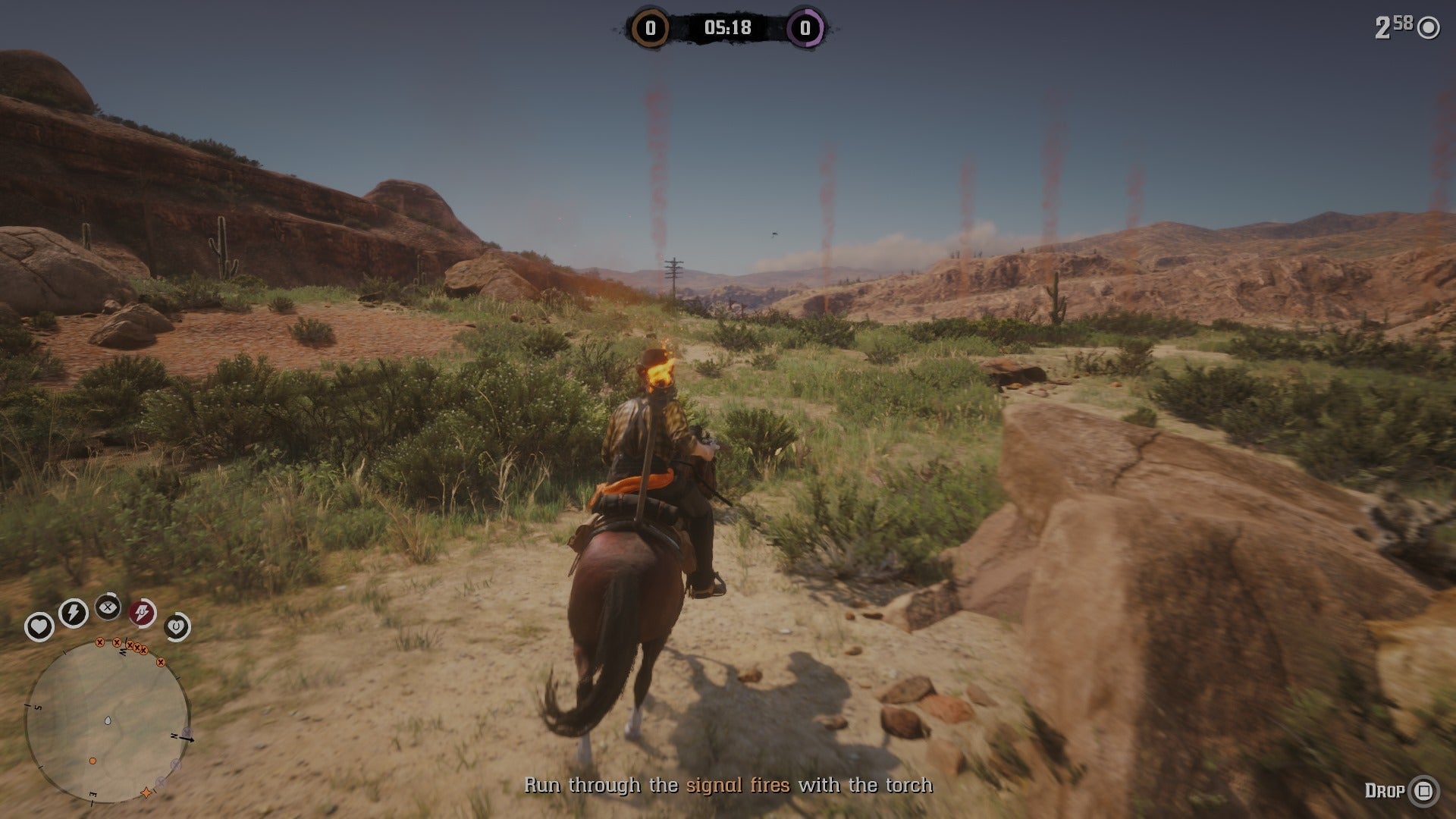Screen dimensions: 1456x819
Task: Click the orange team score badge
Action: (650, 29)
